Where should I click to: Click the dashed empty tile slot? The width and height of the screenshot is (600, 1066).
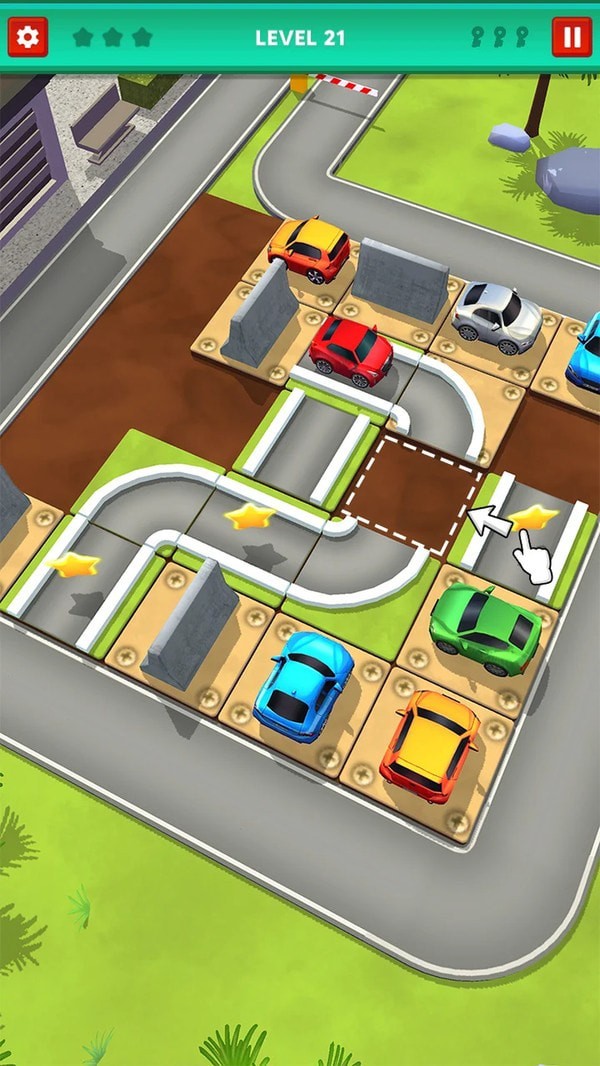412,492
